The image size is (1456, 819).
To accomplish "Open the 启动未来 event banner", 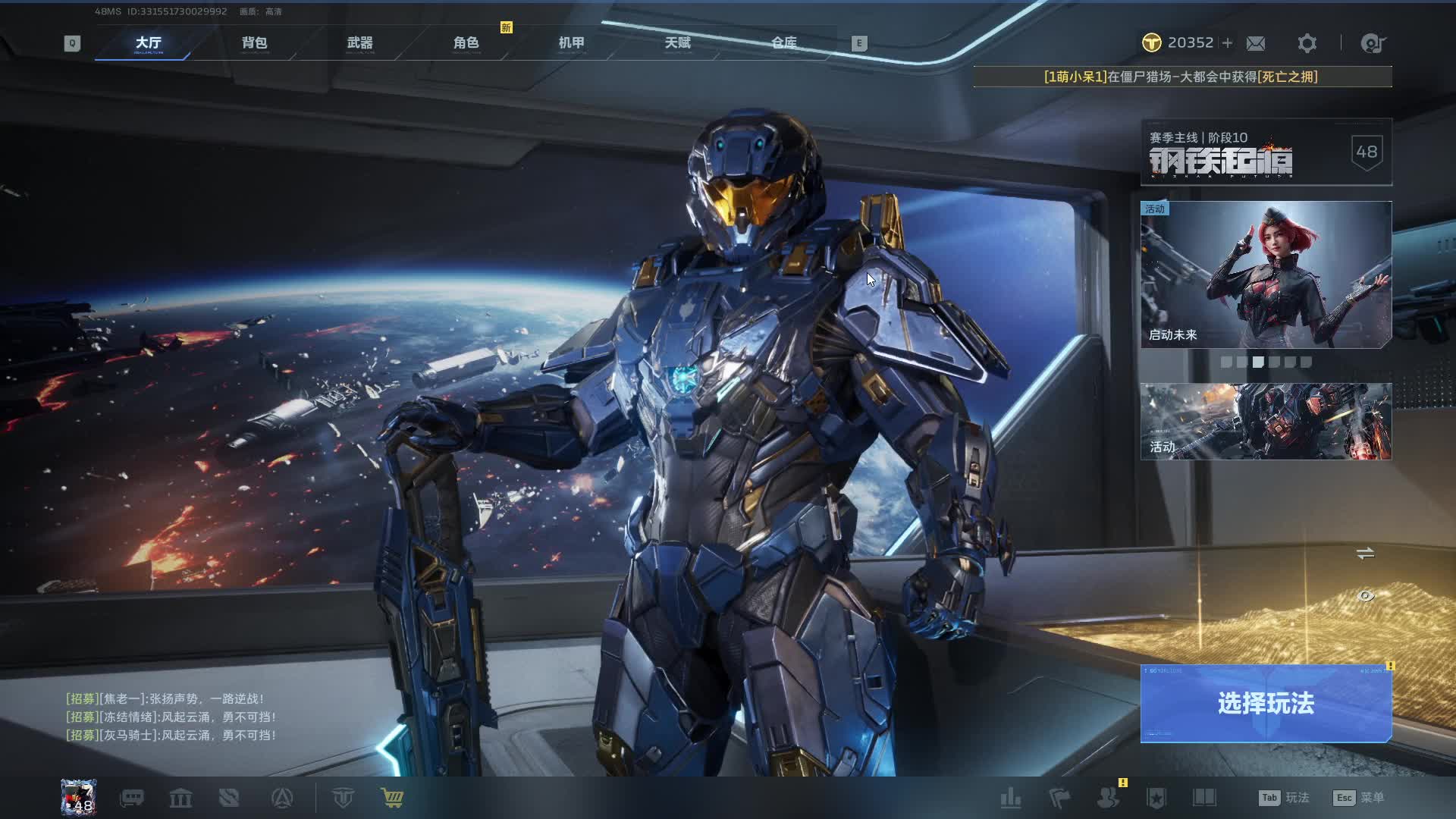I will [1265, 275].
